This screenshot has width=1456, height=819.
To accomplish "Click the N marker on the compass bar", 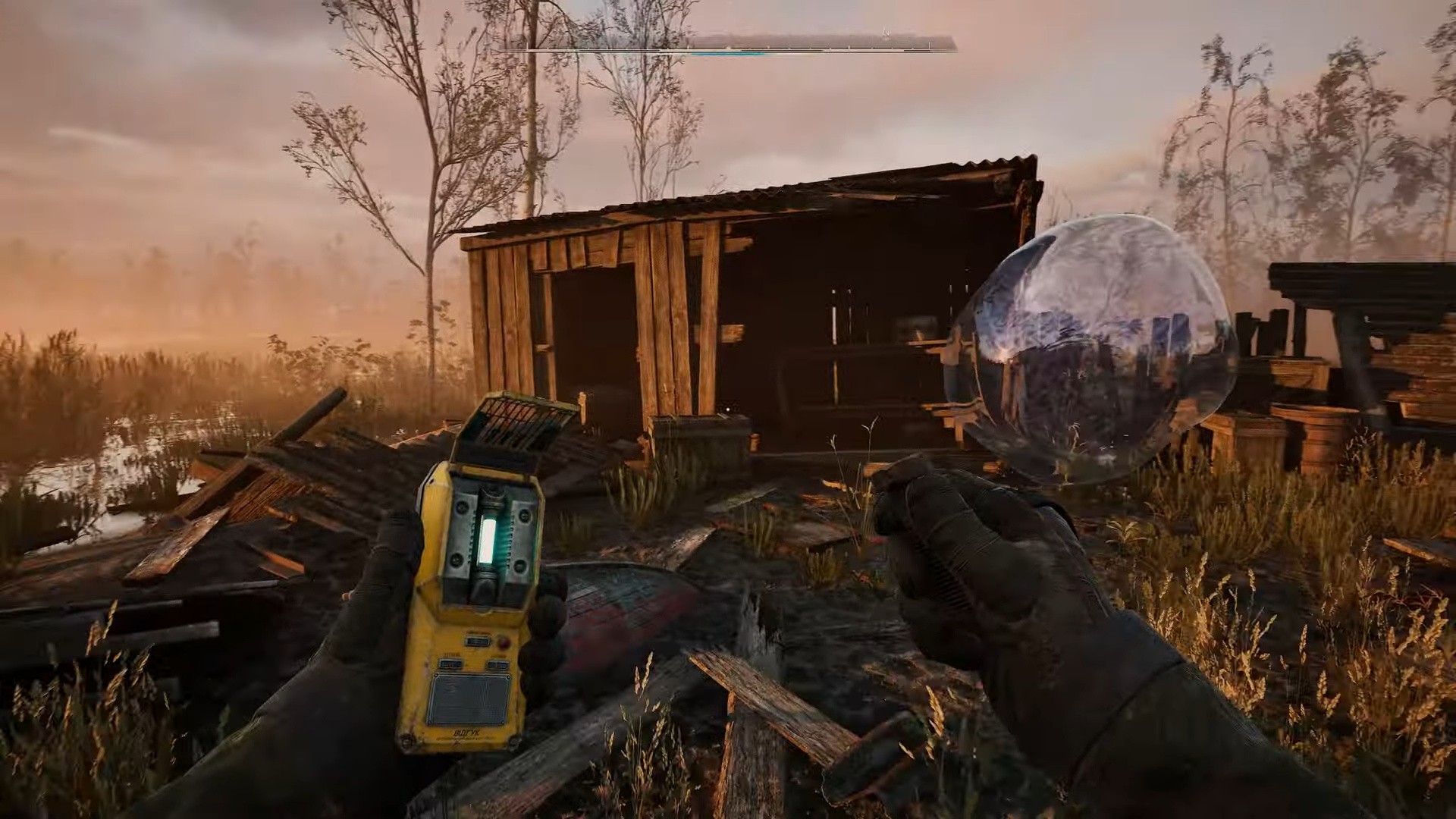I will 886,32.
